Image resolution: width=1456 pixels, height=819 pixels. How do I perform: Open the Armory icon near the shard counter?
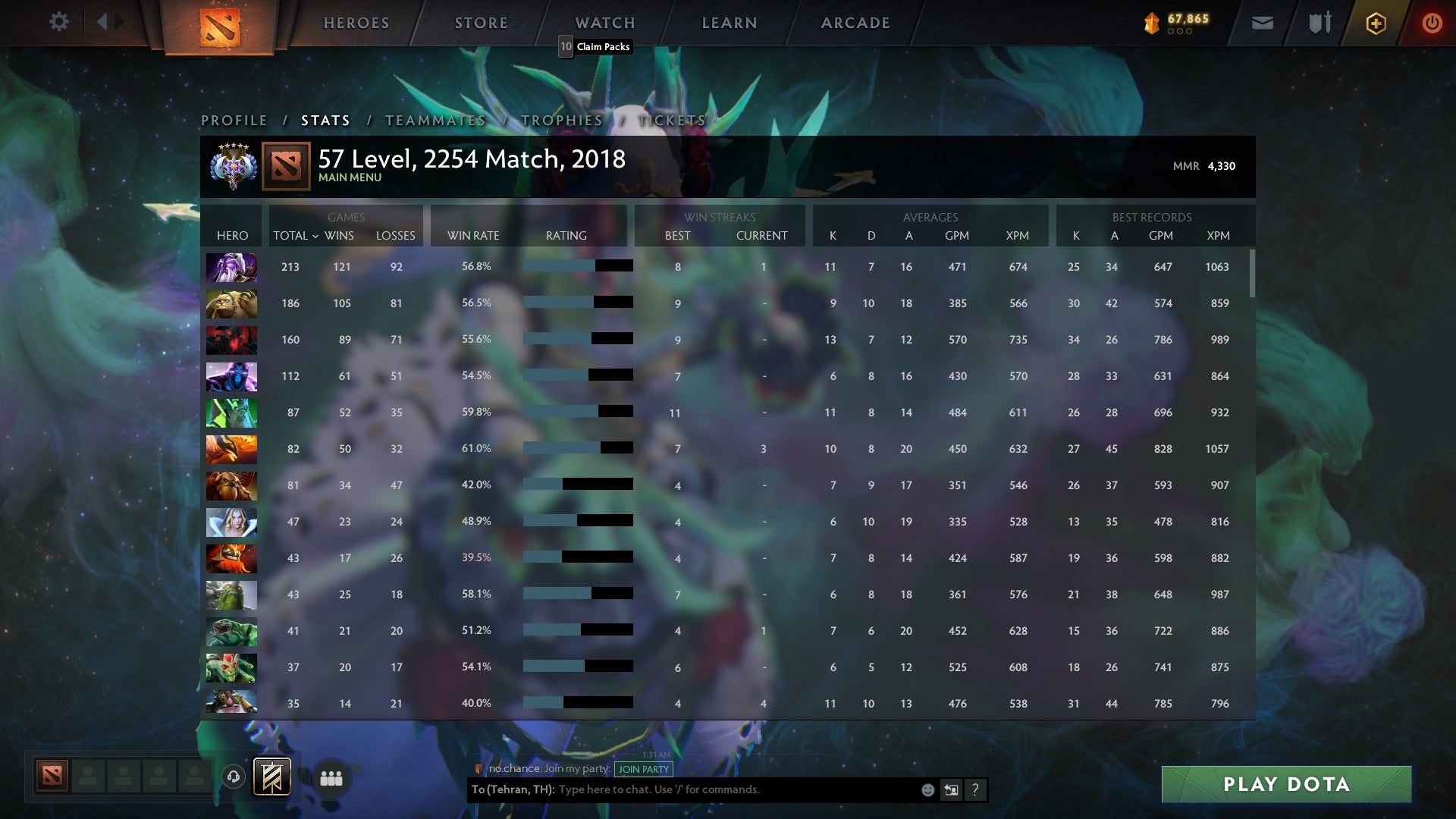click(1319, 23)
